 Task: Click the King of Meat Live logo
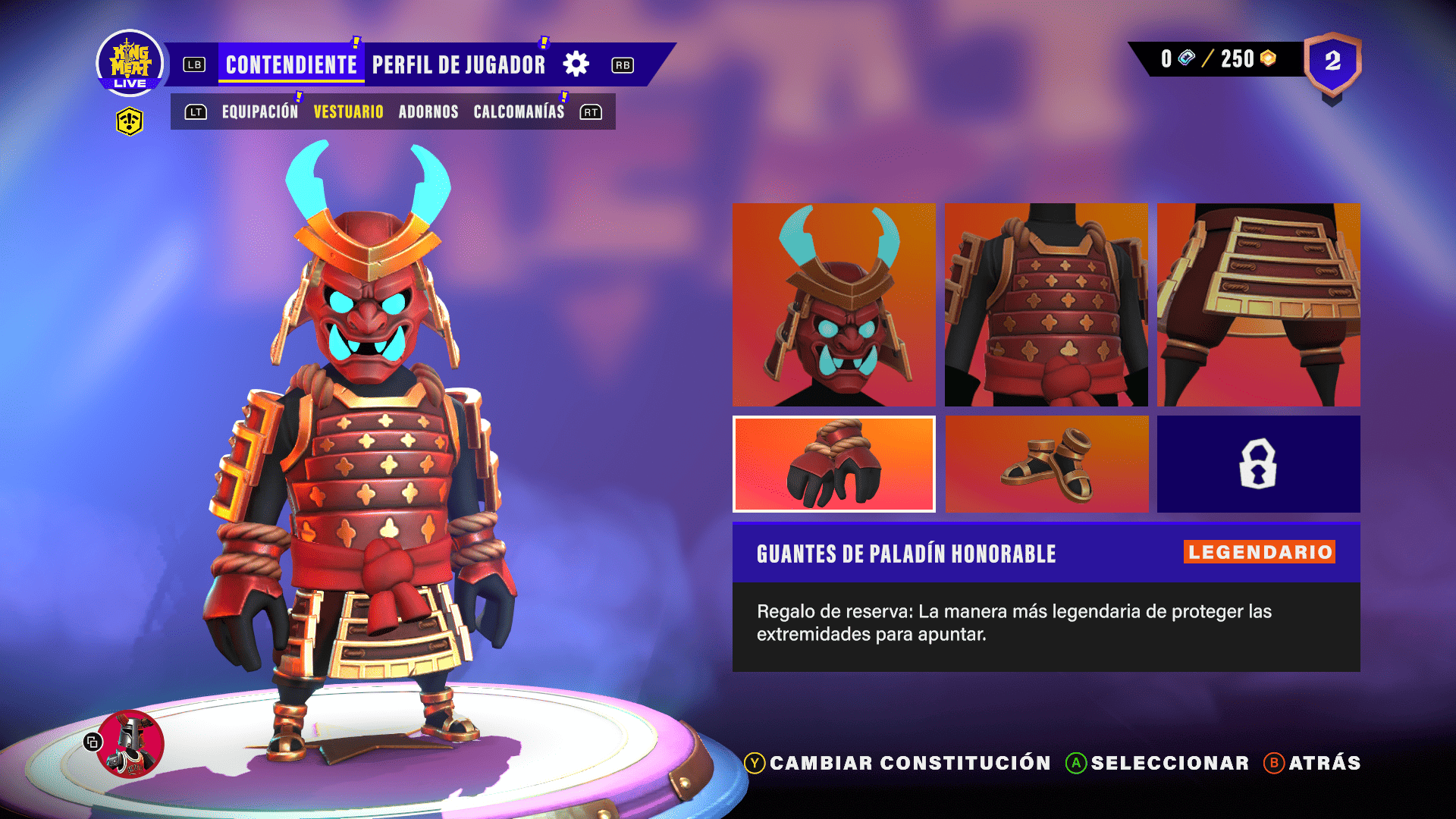(x=130, y=64)
